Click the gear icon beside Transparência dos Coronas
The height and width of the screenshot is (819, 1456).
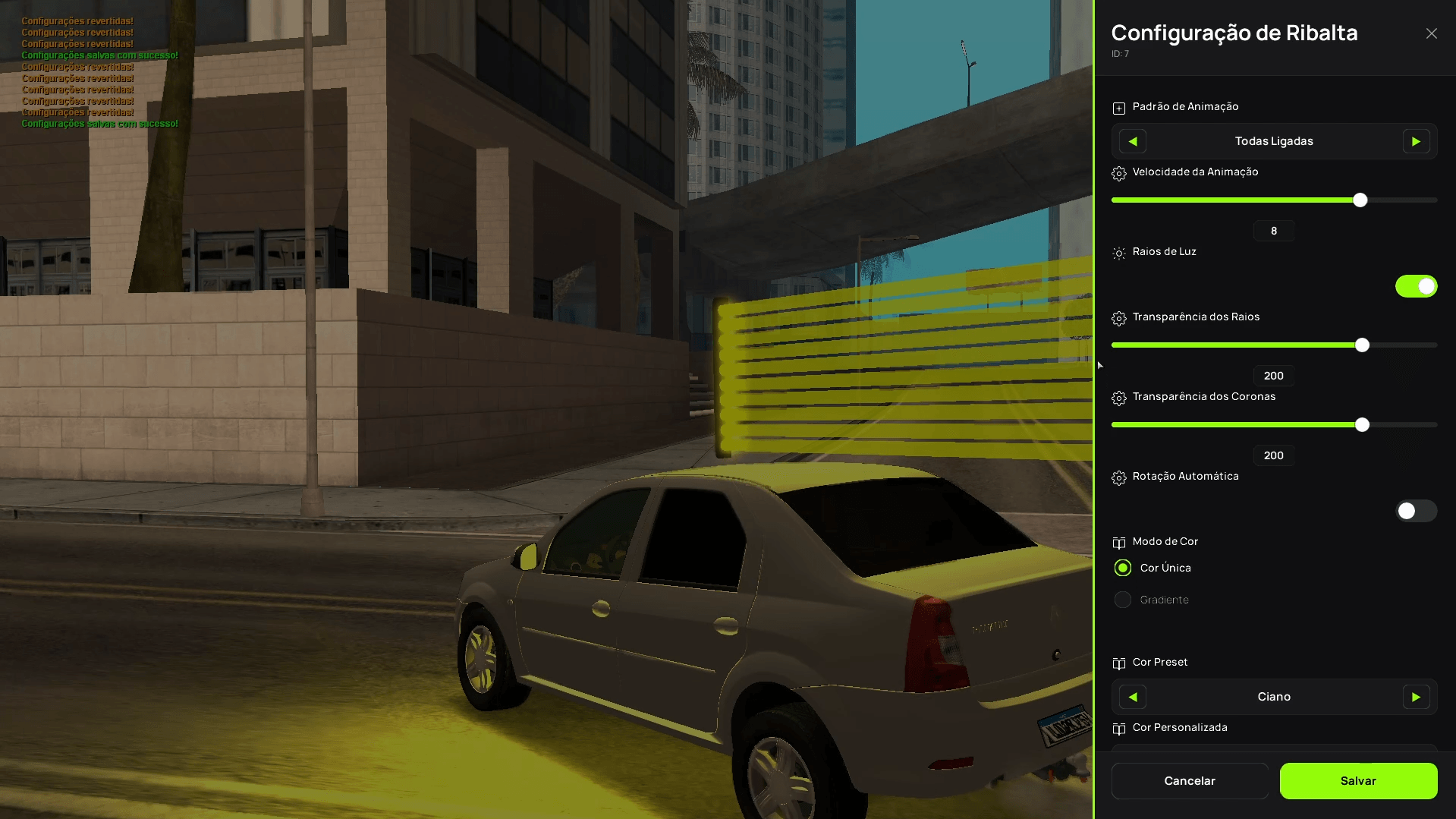(1118, 397)
